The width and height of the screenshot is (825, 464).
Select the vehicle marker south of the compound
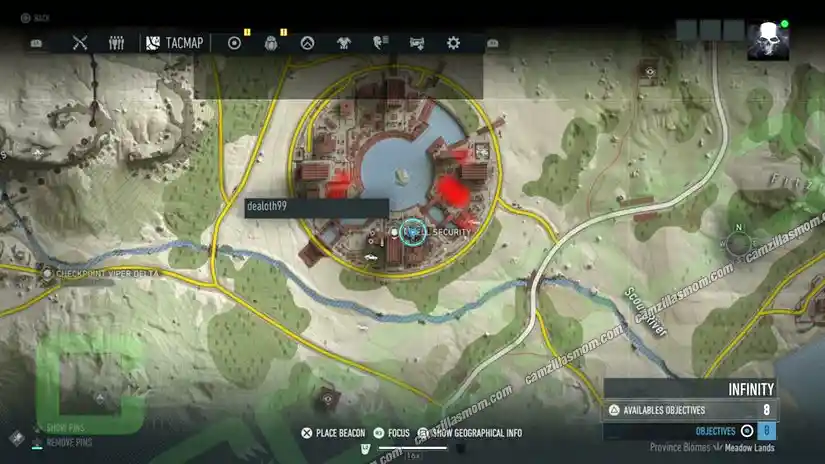pos(373,259)
